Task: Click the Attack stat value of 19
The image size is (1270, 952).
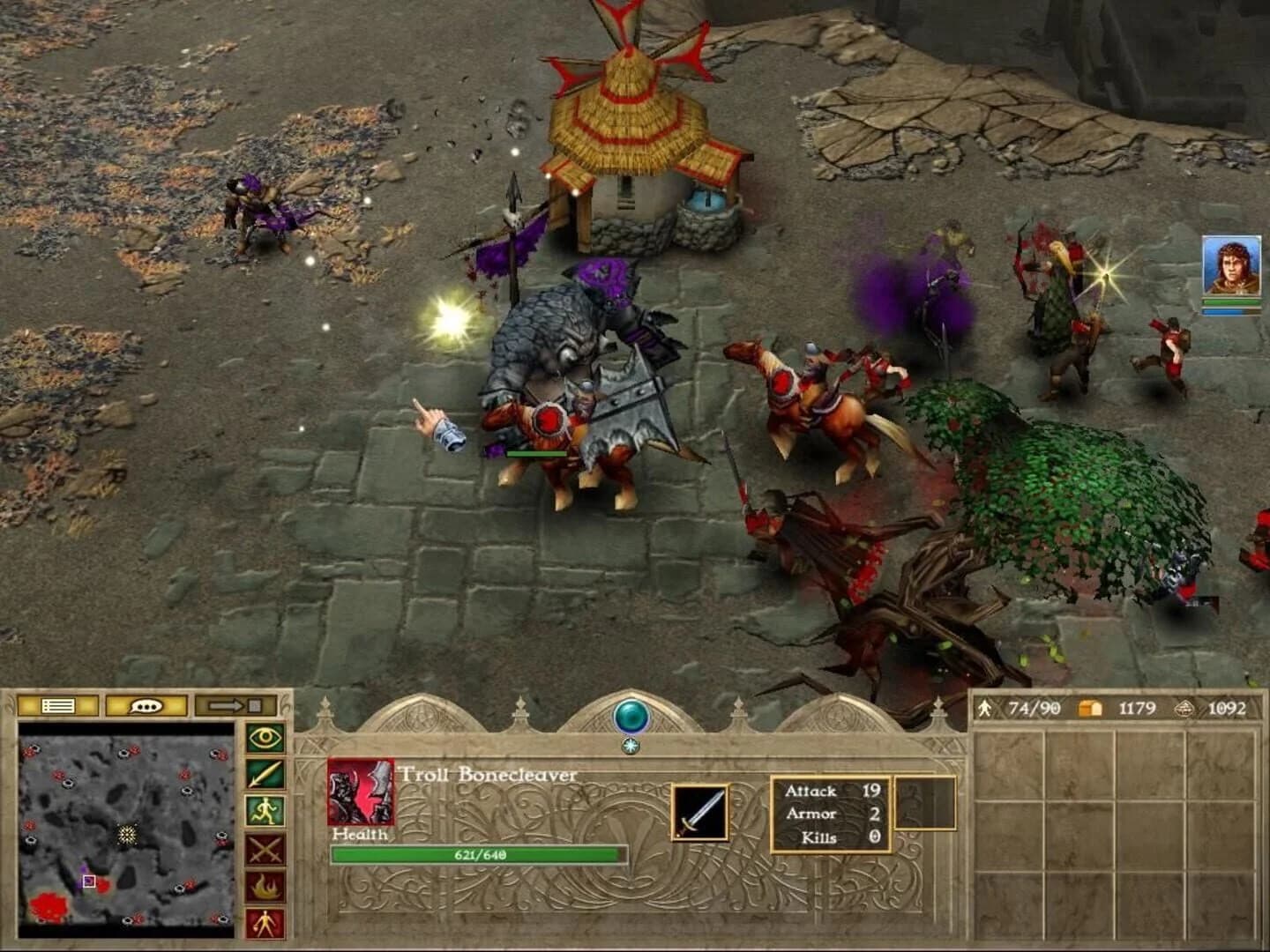Action: 871,792
